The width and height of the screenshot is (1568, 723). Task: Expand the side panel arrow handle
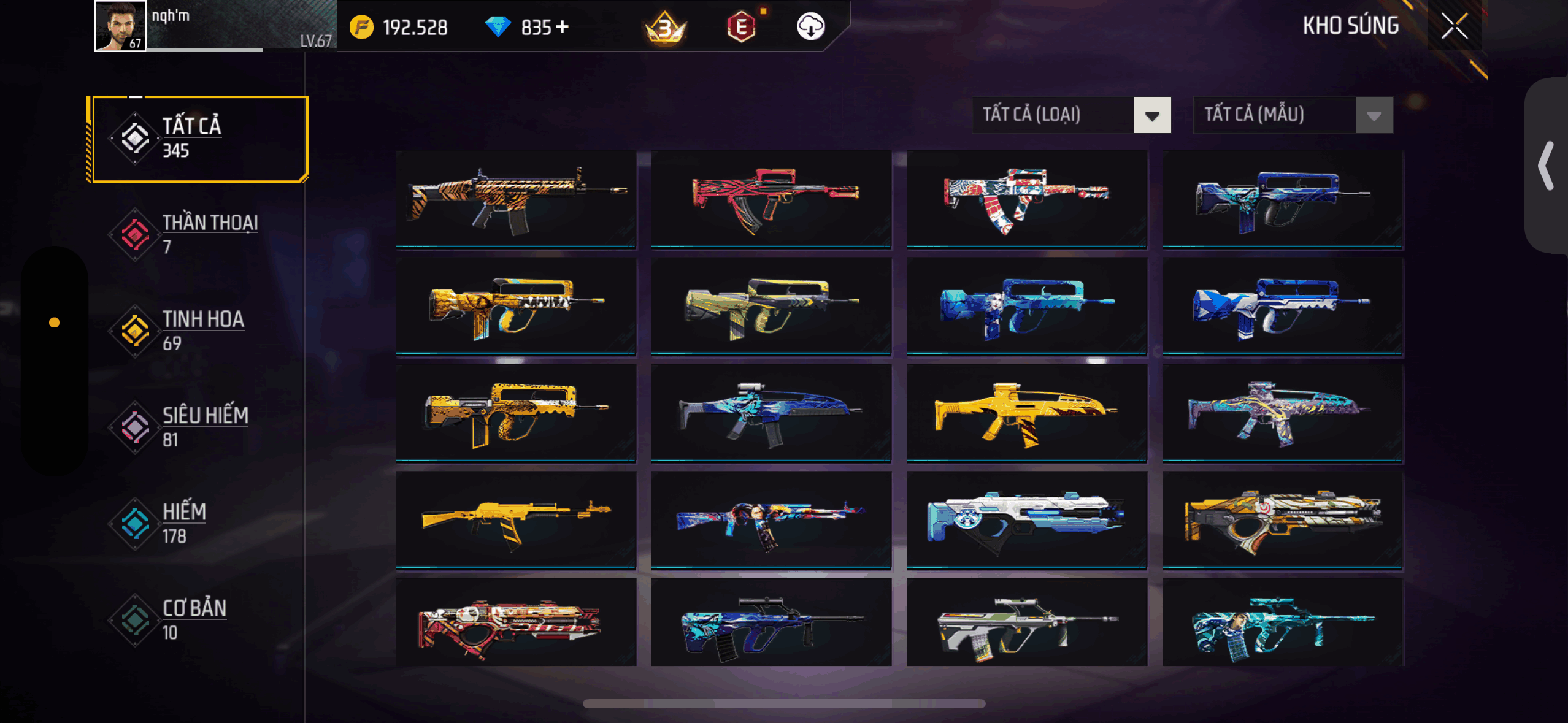pyautogui.click(x=1546, y=166)
